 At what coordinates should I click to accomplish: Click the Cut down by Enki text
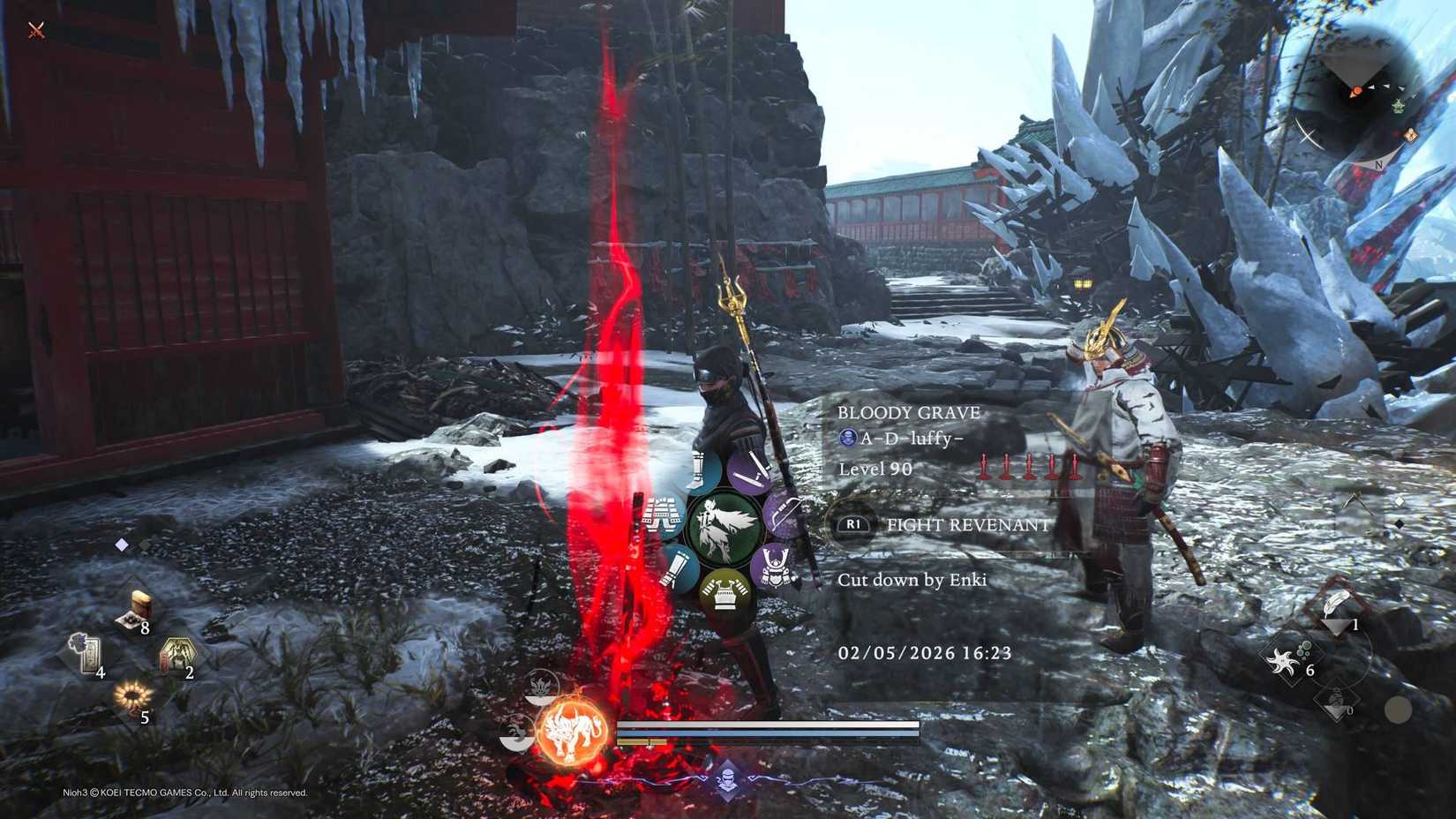[x=913, y=580]
